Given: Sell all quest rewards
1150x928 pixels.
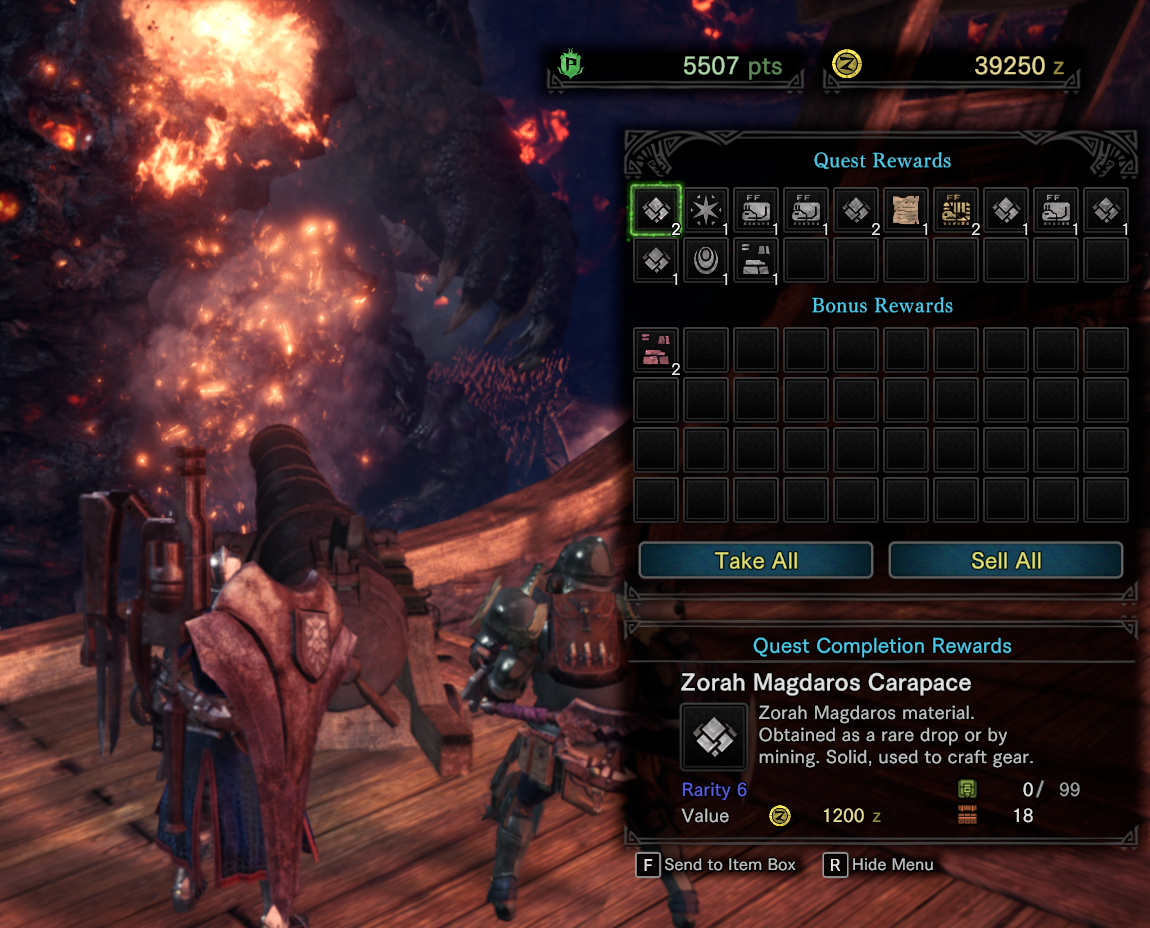Looking at the screenshot, I should [x=1005, y=561].
